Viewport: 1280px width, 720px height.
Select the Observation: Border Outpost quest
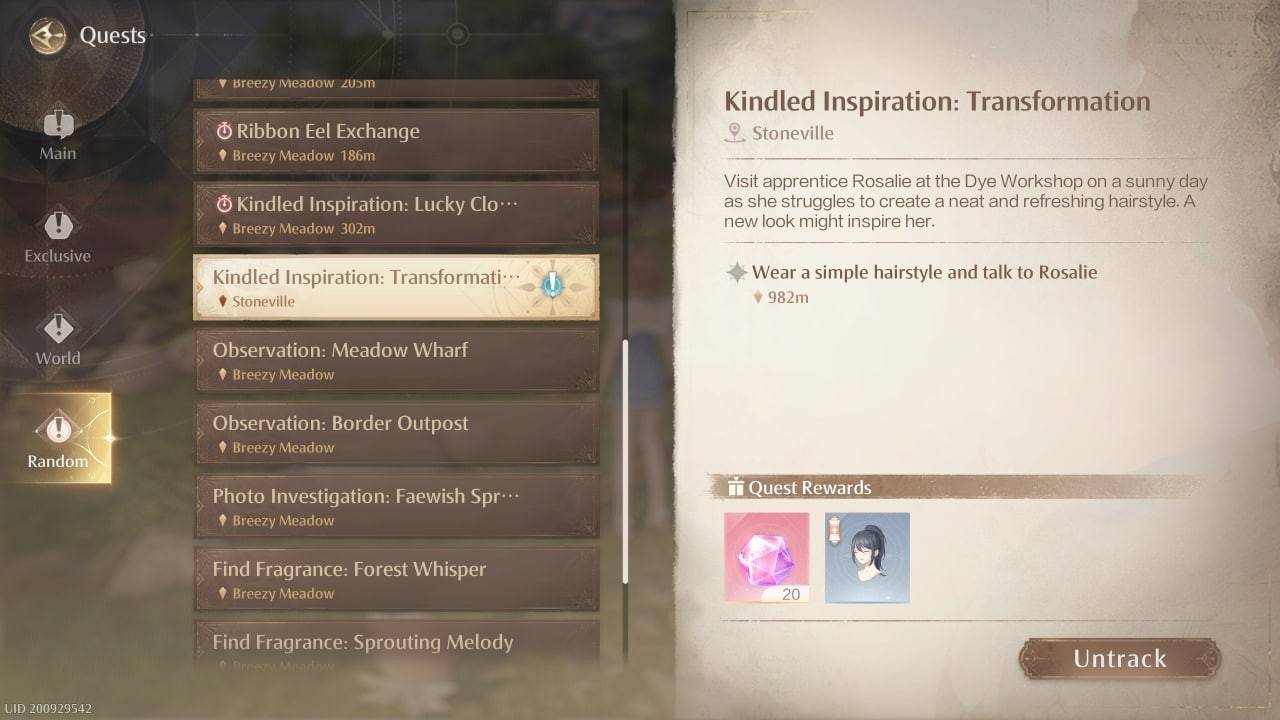(396, 432)
